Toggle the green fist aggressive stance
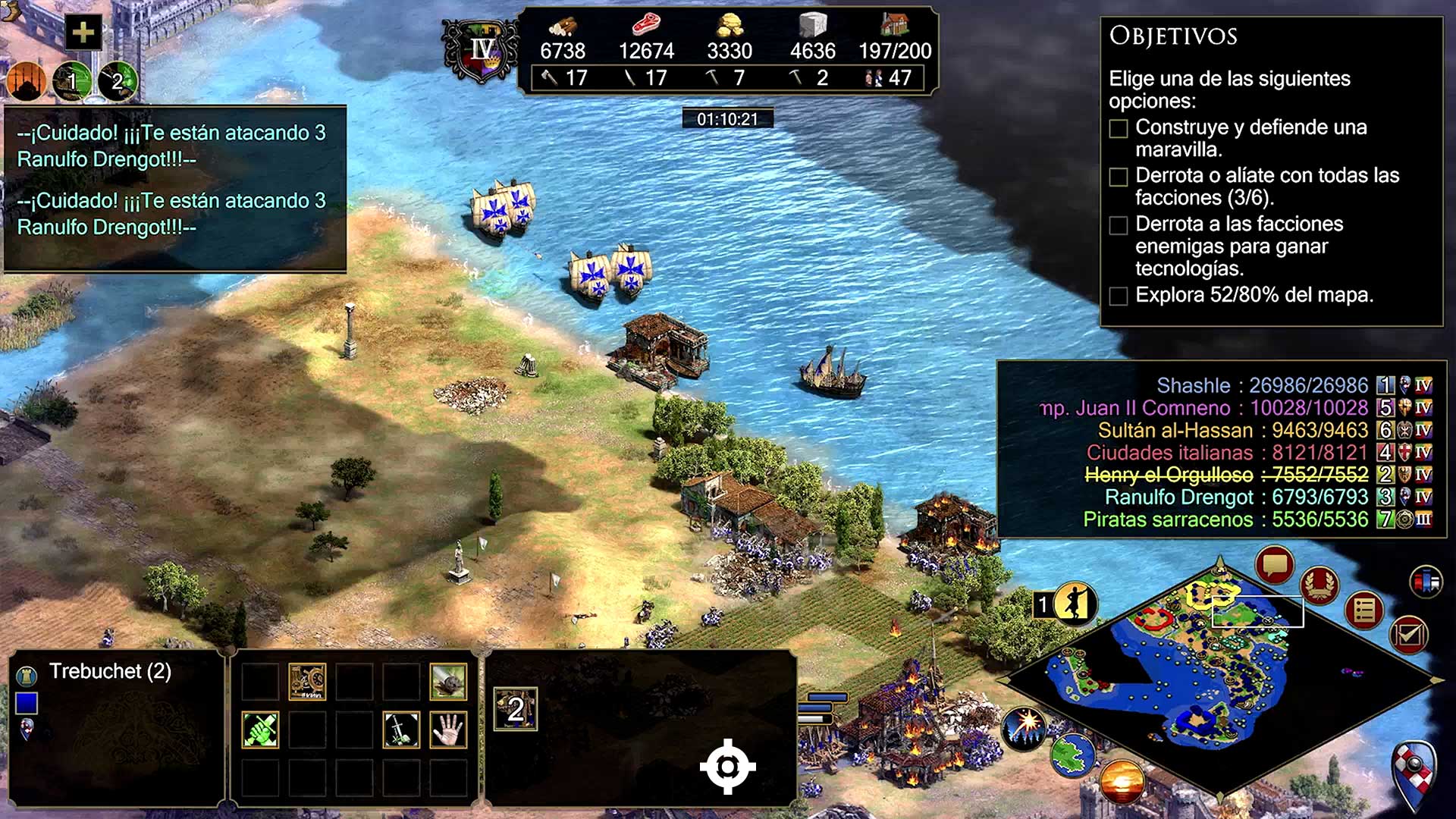Screen dimensions: 1456x819 pos(260,730)
